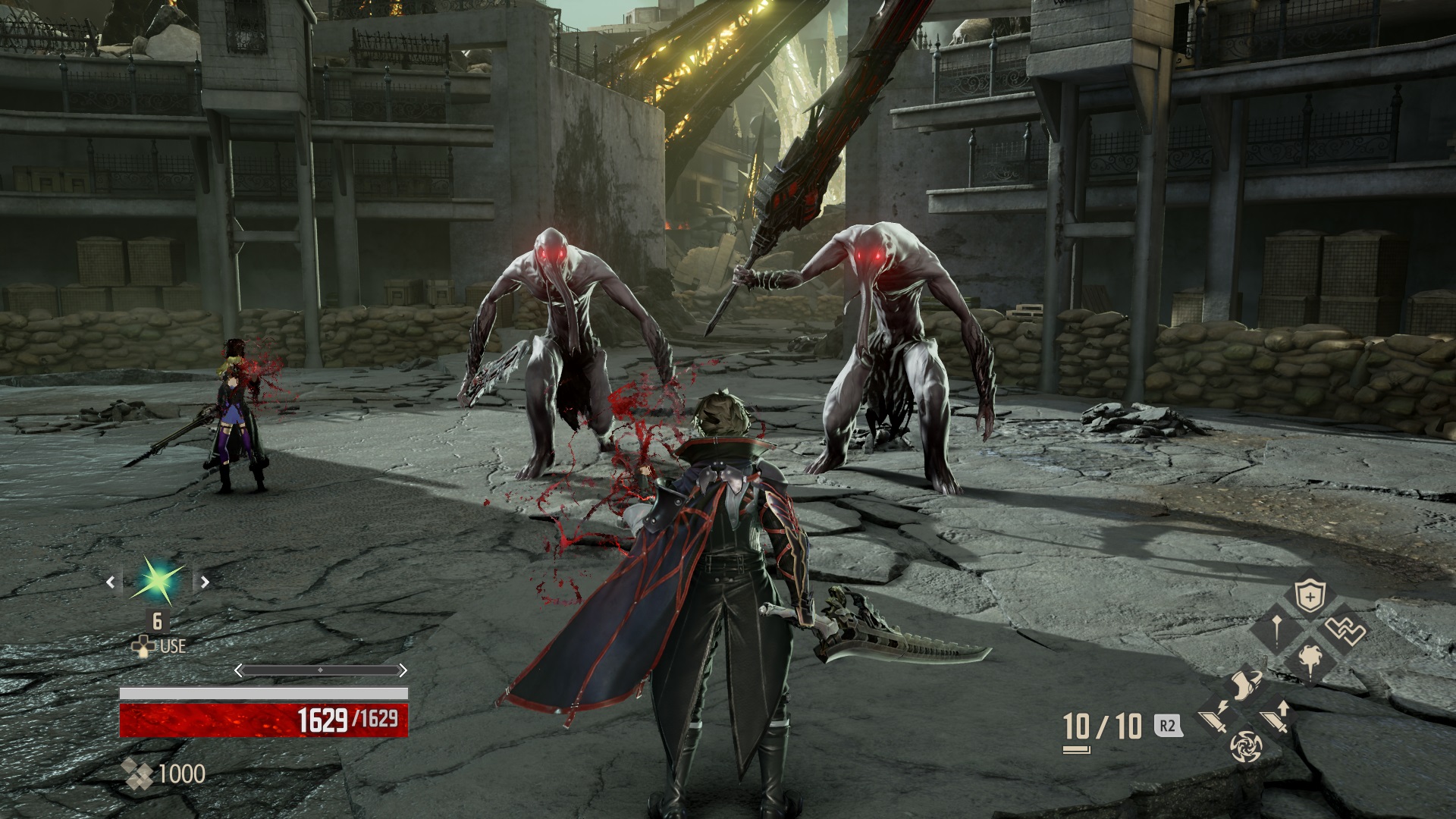1456x819 pixels.
Task: Click the left arrow to cycle items backward
Action: pyautogui.click(x=111, y=582)
